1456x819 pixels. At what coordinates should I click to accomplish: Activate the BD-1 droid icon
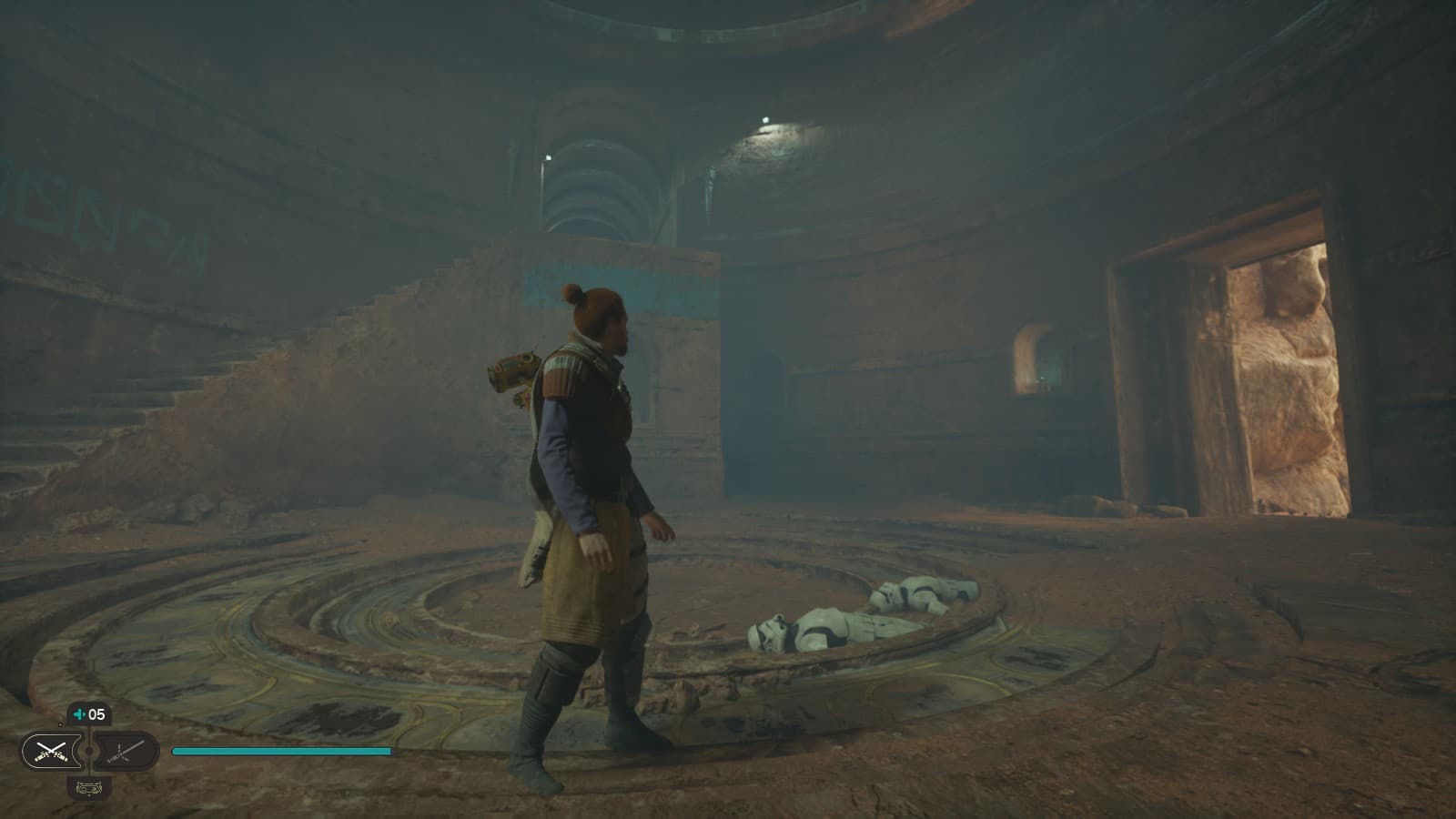coord(89,788)
